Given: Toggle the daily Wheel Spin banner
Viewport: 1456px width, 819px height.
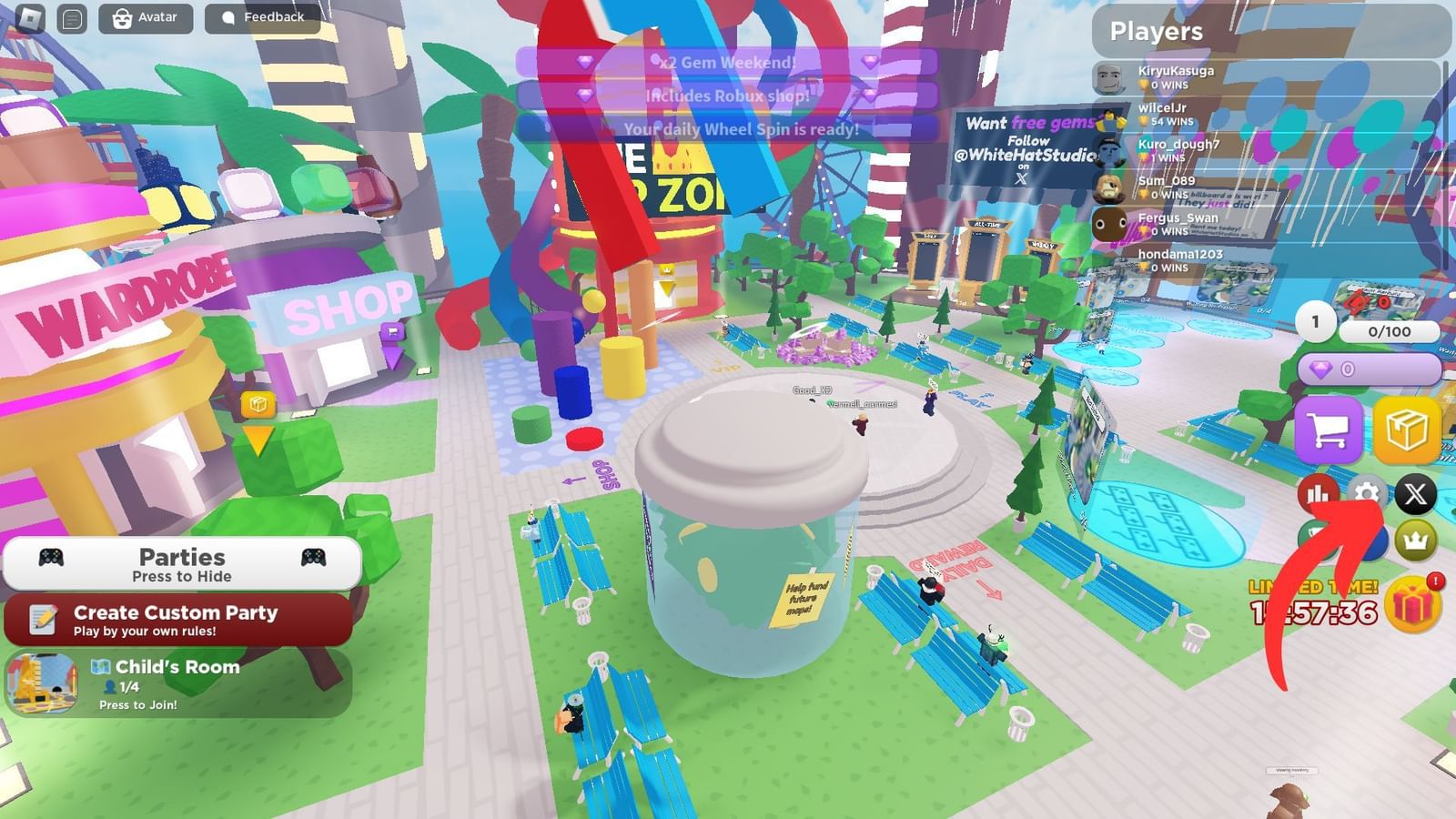Looking at the screenshot, I should (x=739, y=130).
